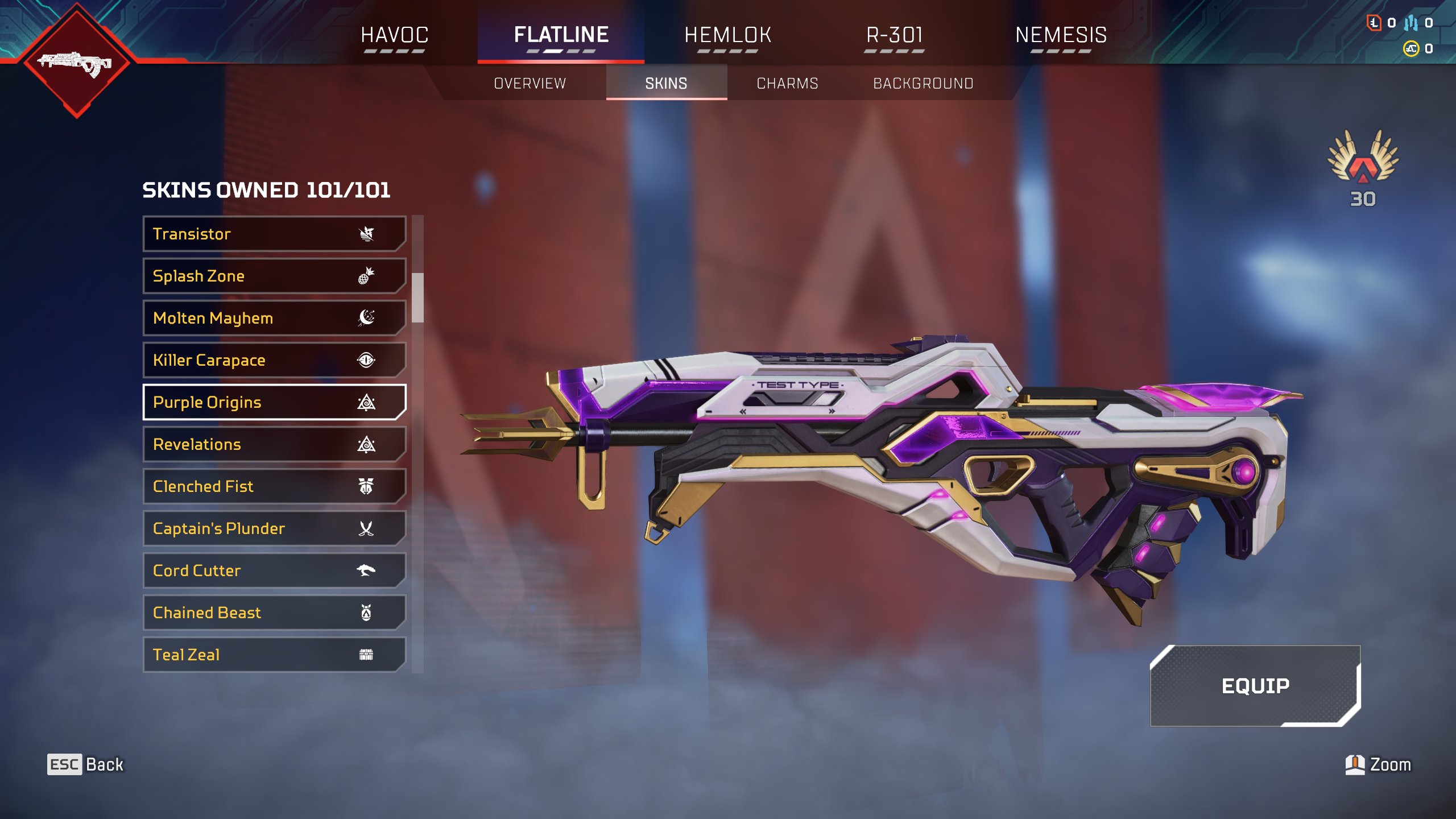Image resolution: width=1456 pixels, height=819 pixels.
Task: Select the Chained Beast skin
Action: pos(274,613)
